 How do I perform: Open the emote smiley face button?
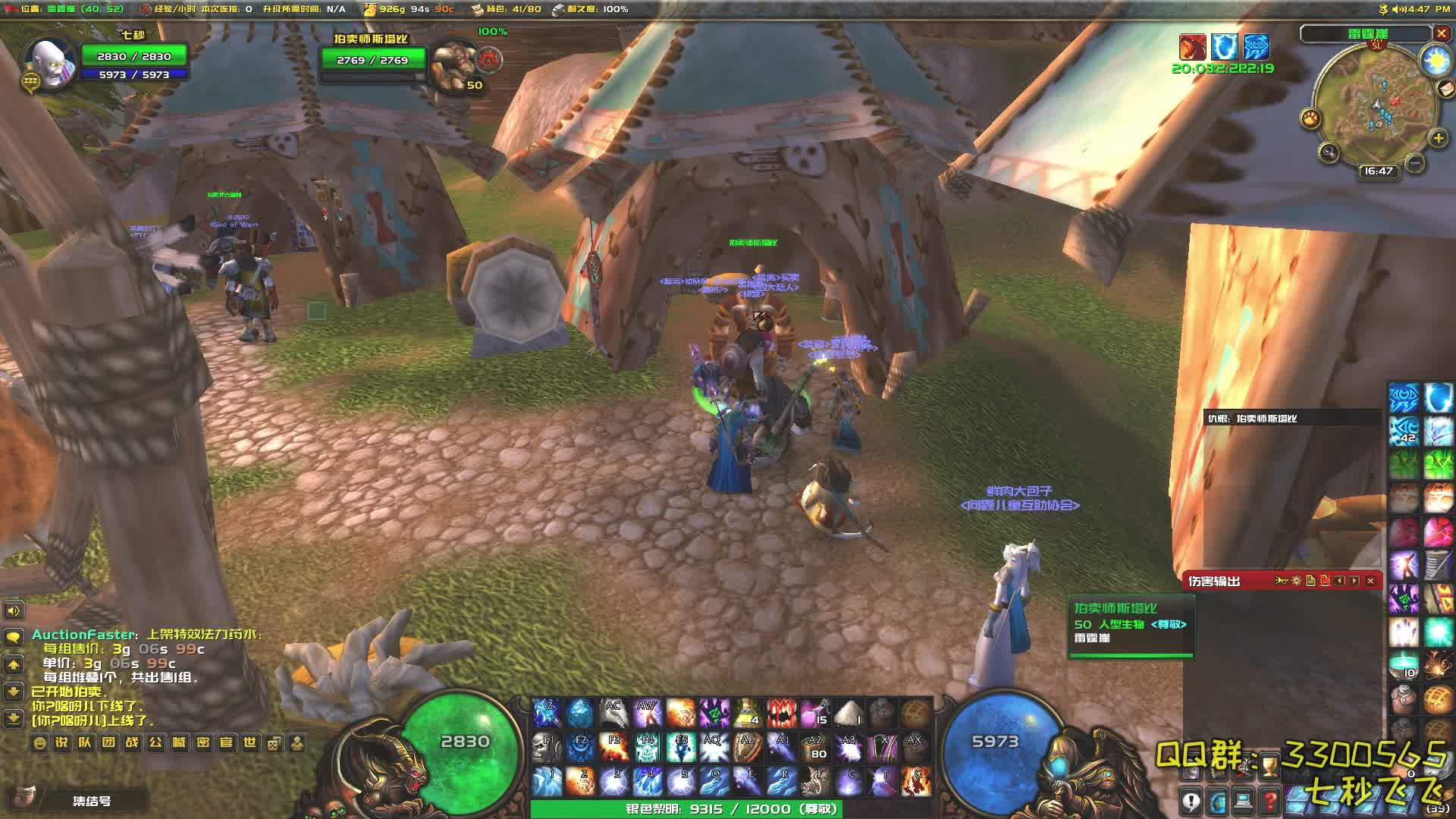tap(39, 742)
